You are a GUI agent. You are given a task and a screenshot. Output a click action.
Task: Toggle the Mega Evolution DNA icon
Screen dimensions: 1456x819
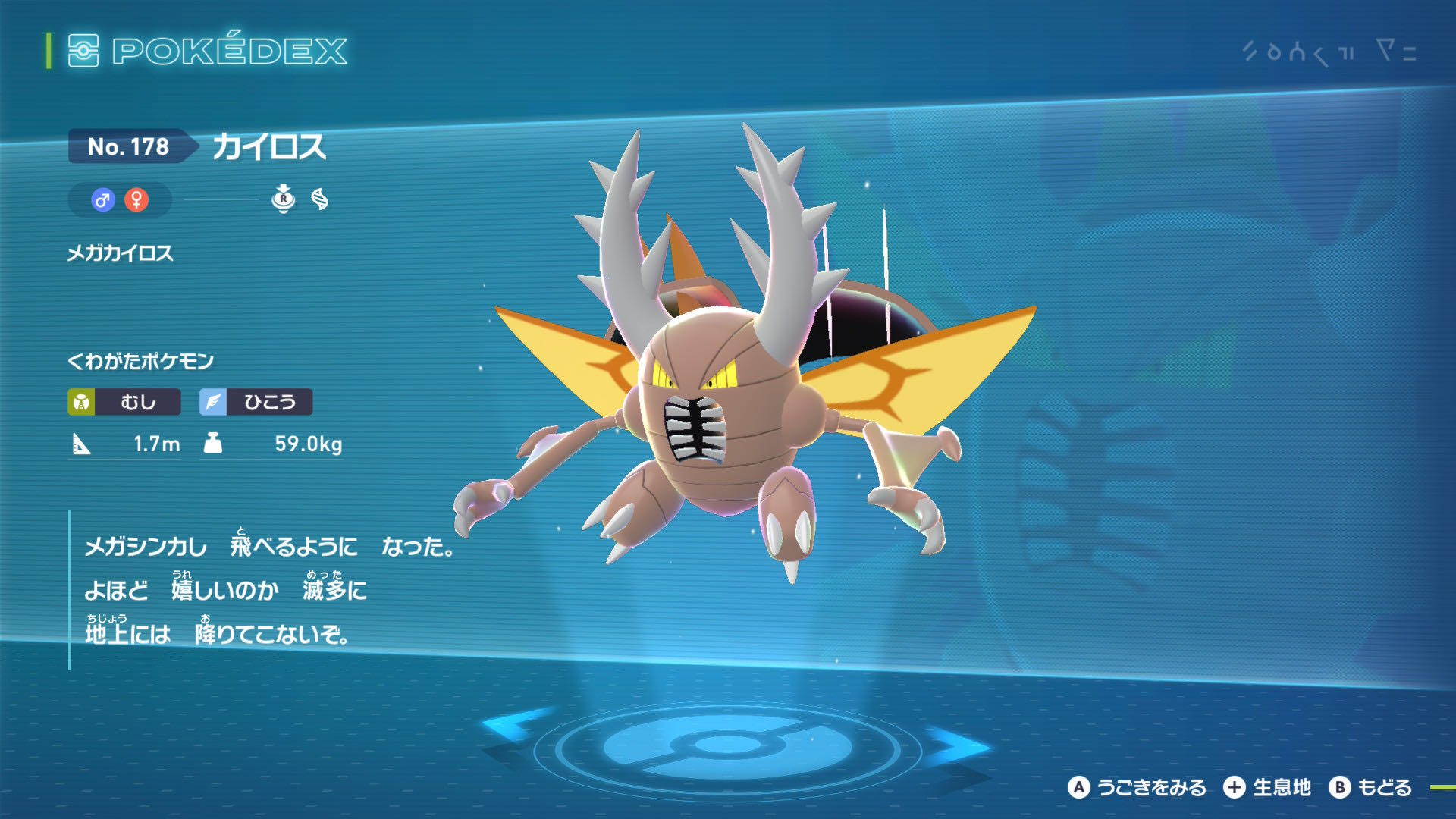point(320,199)
